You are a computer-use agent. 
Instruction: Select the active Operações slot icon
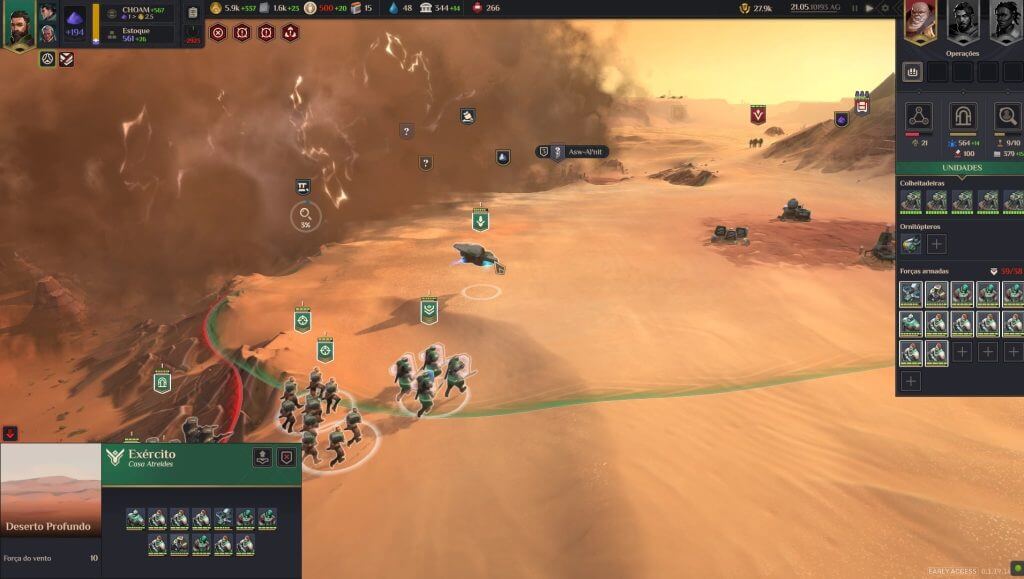912,72
